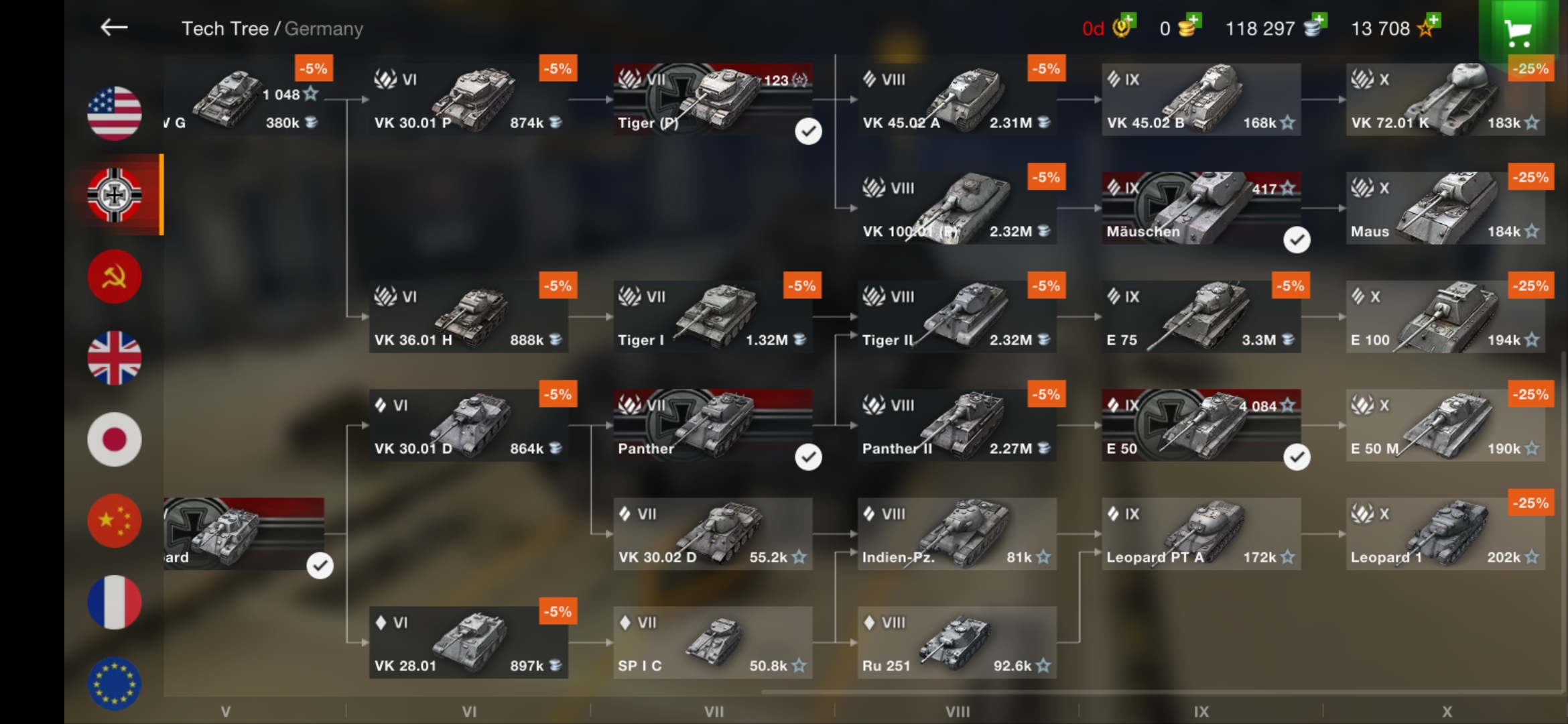
Task: Click the checkmark on Tiger (P)
Action: pos(809,131)
